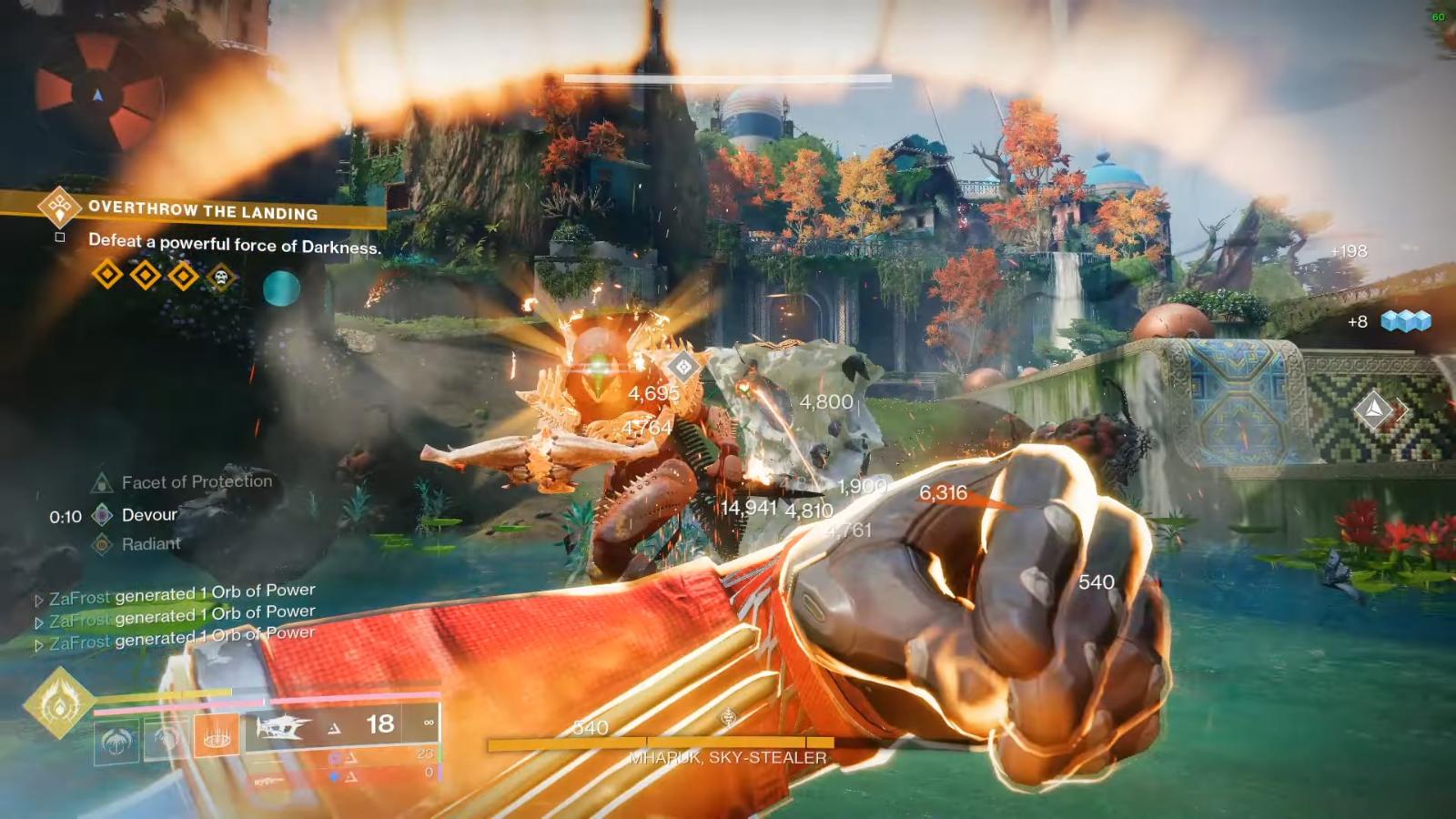Click the Radiant buff icon
Screen dimensions: 1456x819
[x=100, y=543]
